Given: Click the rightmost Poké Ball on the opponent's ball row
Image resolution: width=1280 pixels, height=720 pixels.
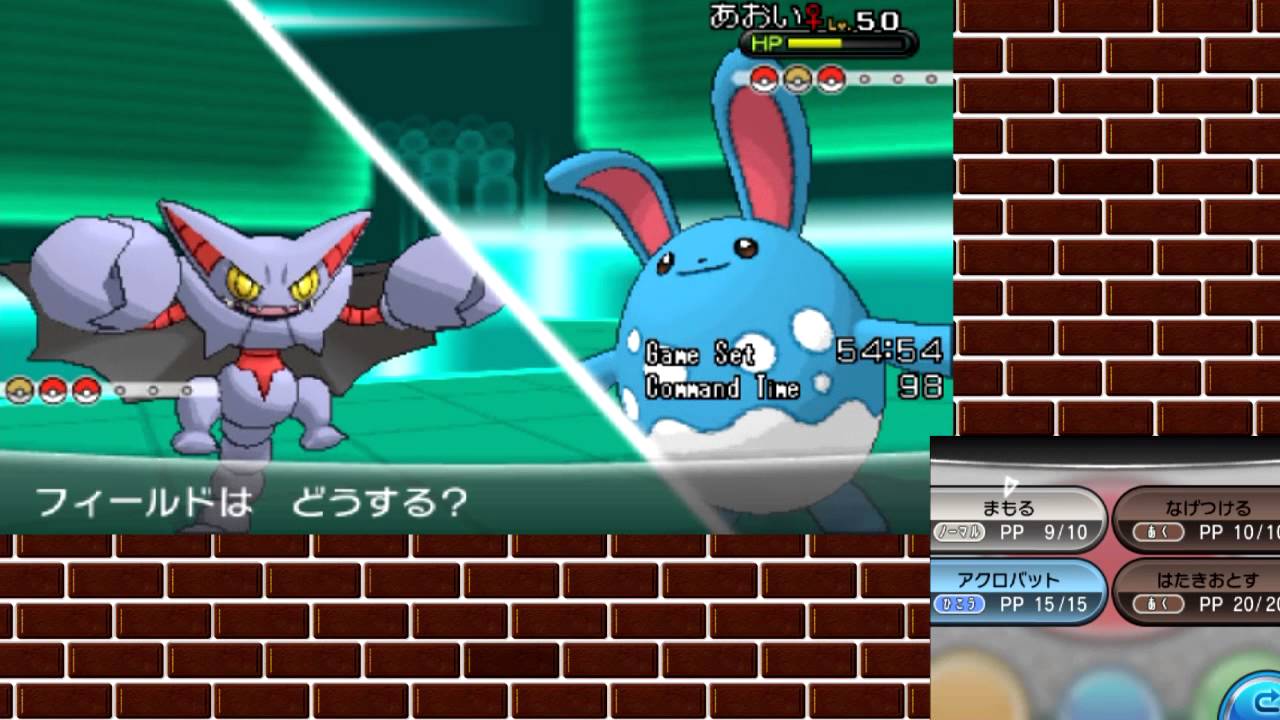Looking at the screenshot, I should pos(830,78).
